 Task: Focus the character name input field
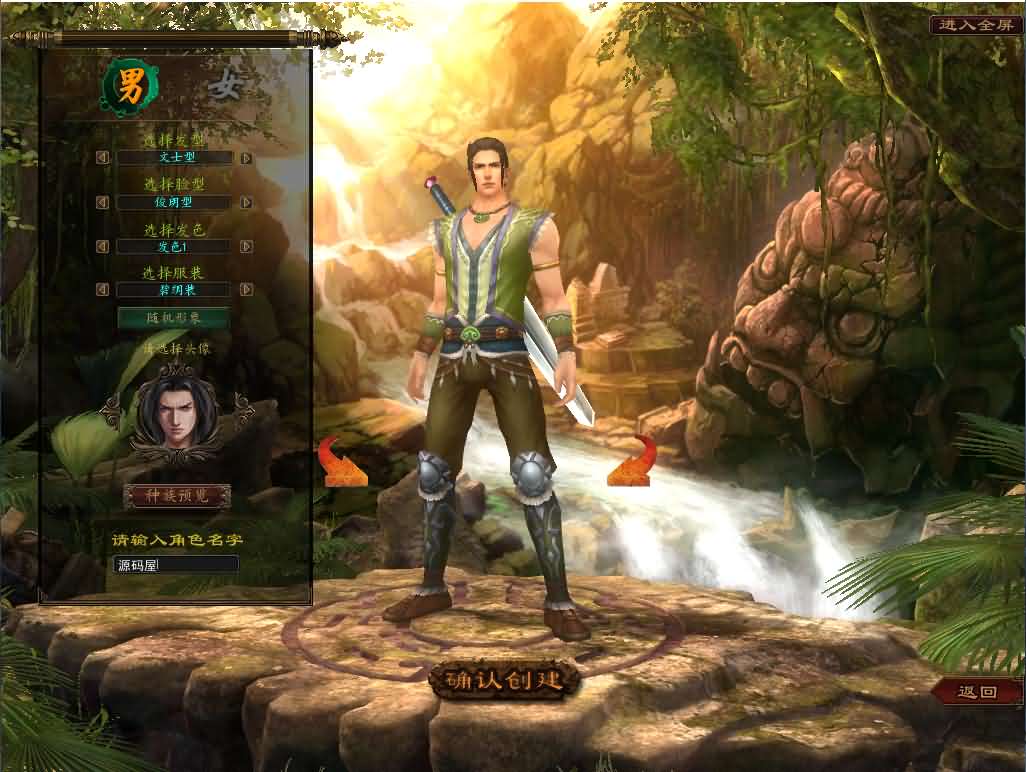[x=175, y=565]
